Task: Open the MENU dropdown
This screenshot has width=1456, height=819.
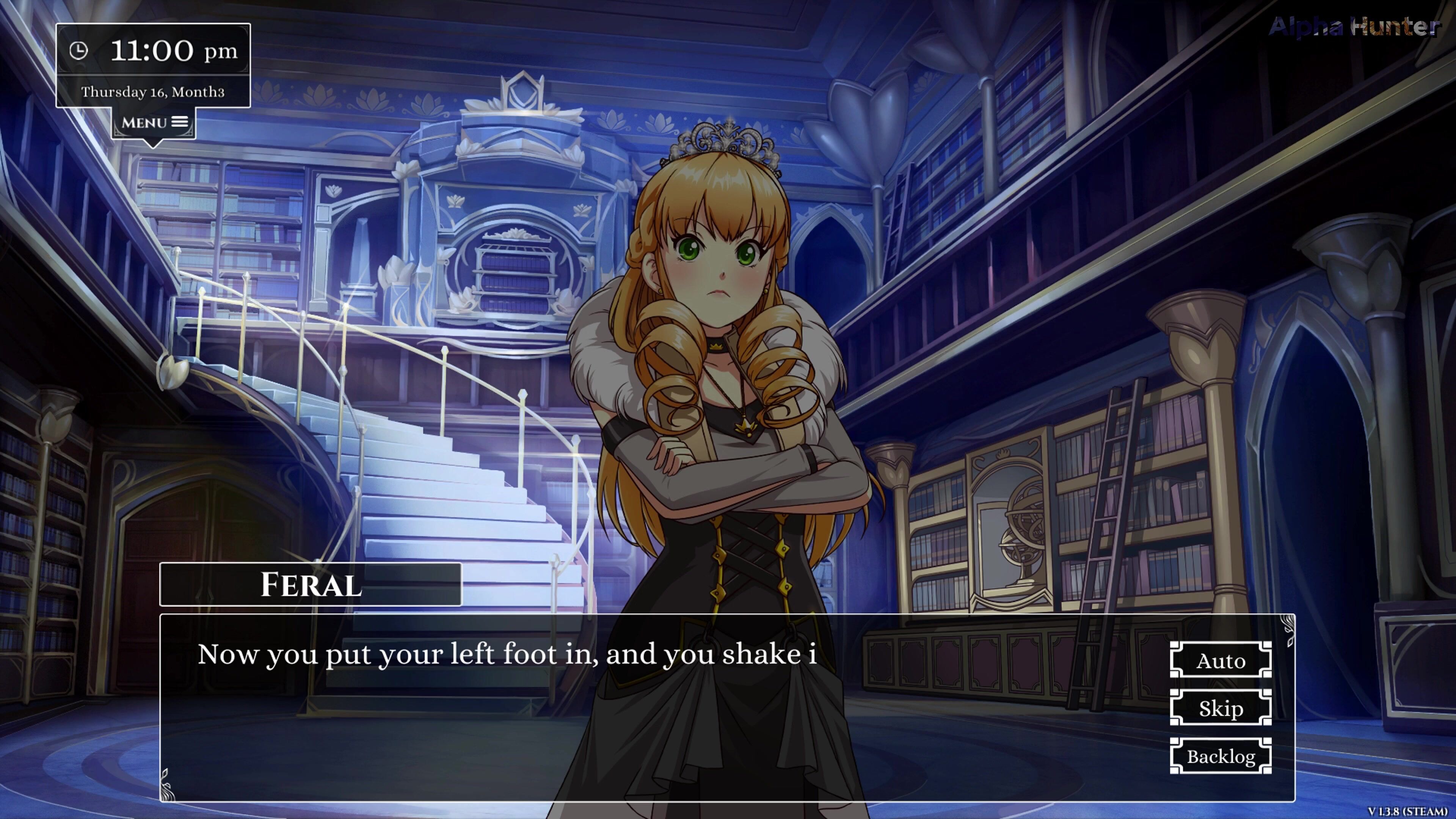Action: pos(154,122)
